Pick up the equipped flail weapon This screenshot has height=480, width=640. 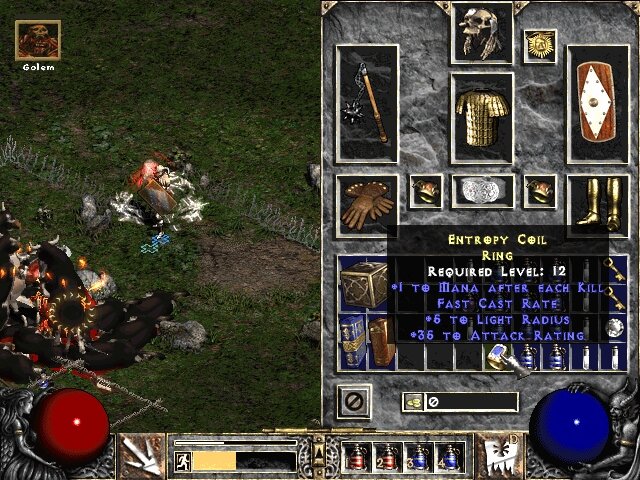[367, 101]
